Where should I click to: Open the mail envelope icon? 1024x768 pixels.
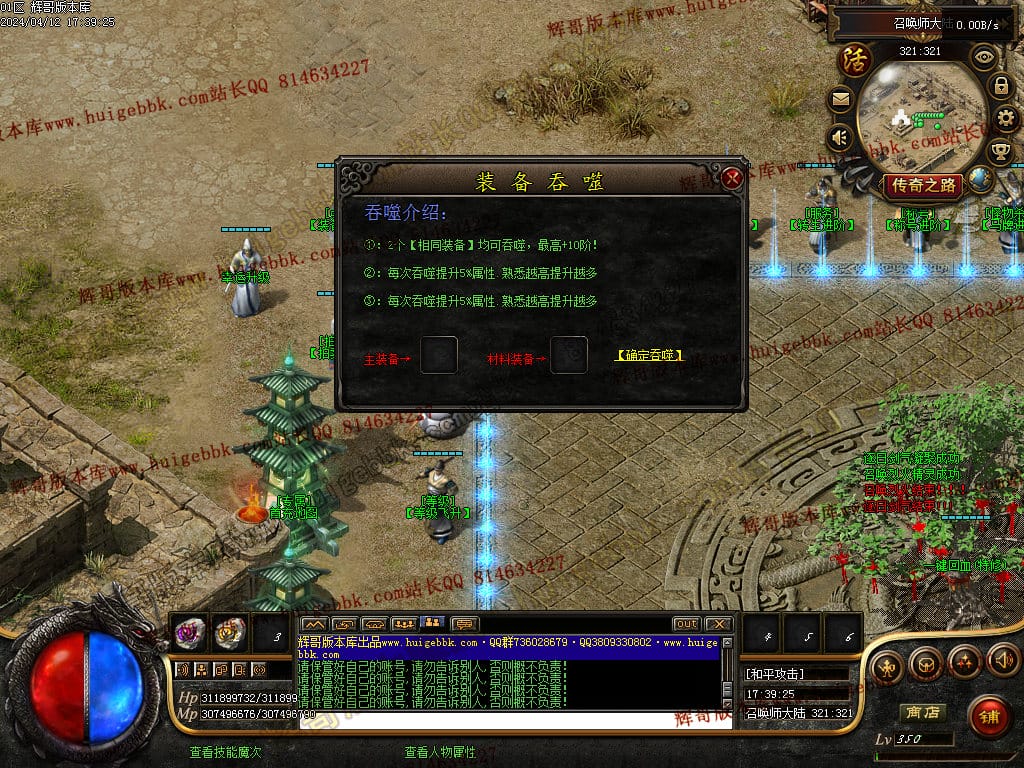click(840, 99)
